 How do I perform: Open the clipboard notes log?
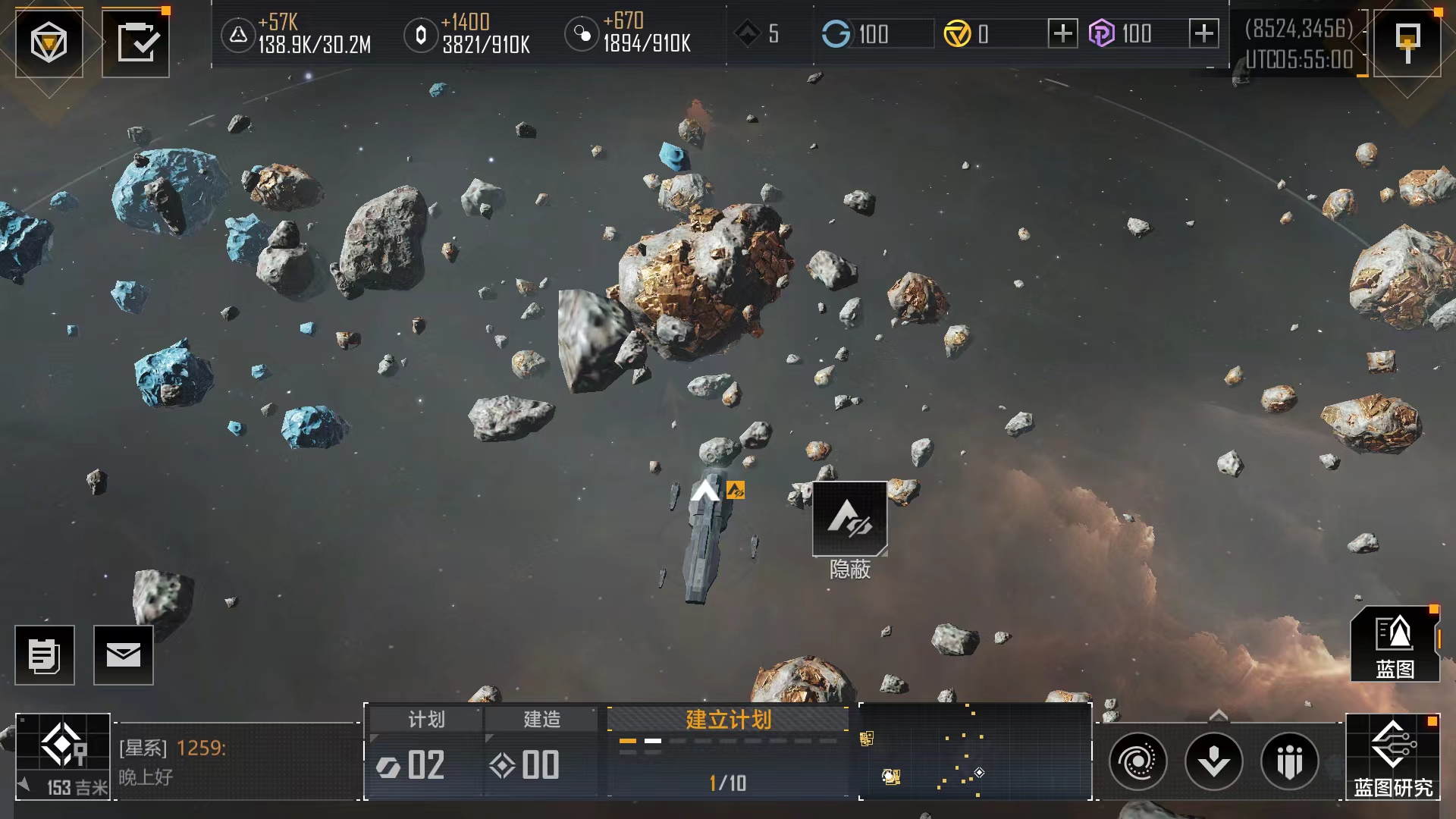[x=45, y=655]
